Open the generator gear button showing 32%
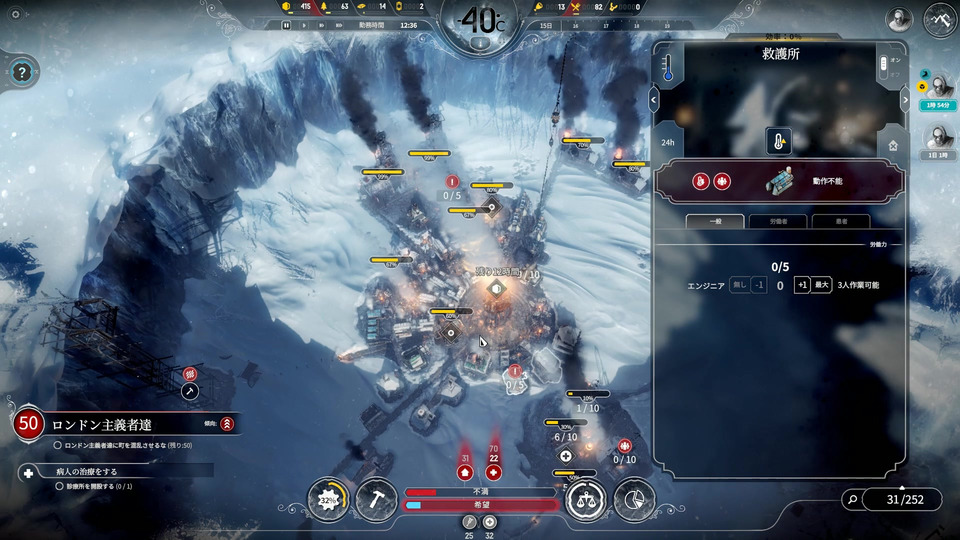The height and width of the screenshot is (540, 960). click(x=329, y=499)
